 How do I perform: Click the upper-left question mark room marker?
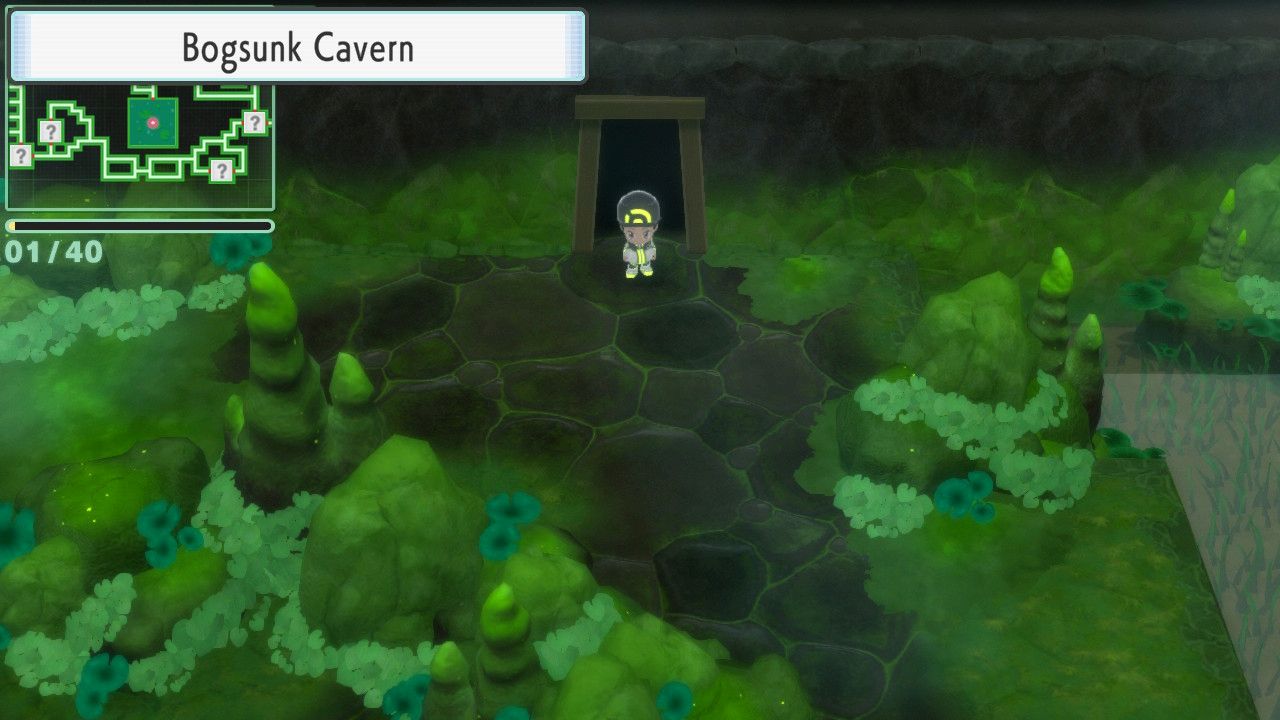(50, 131)
